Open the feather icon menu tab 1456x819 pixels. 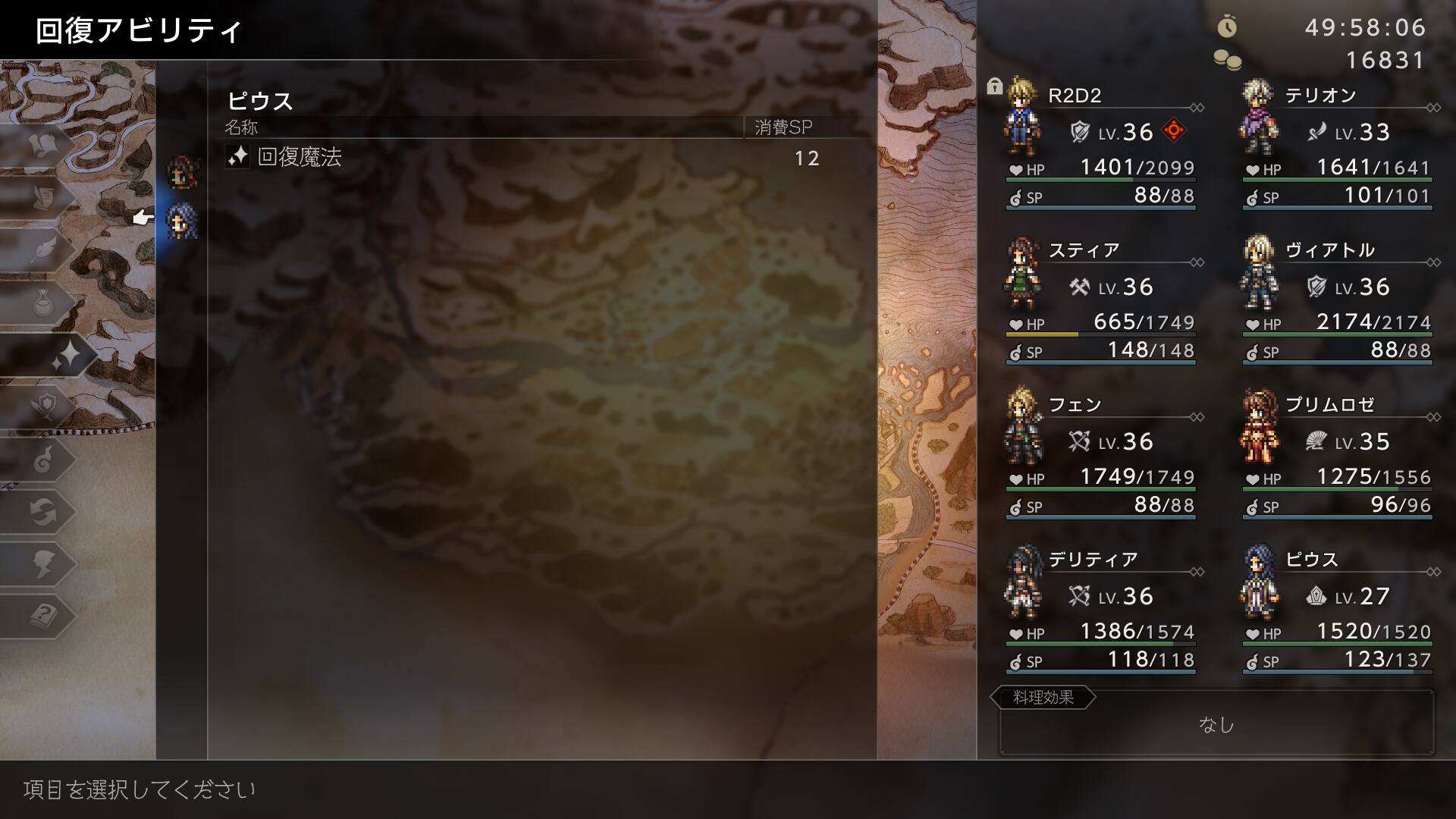(42, 250)
